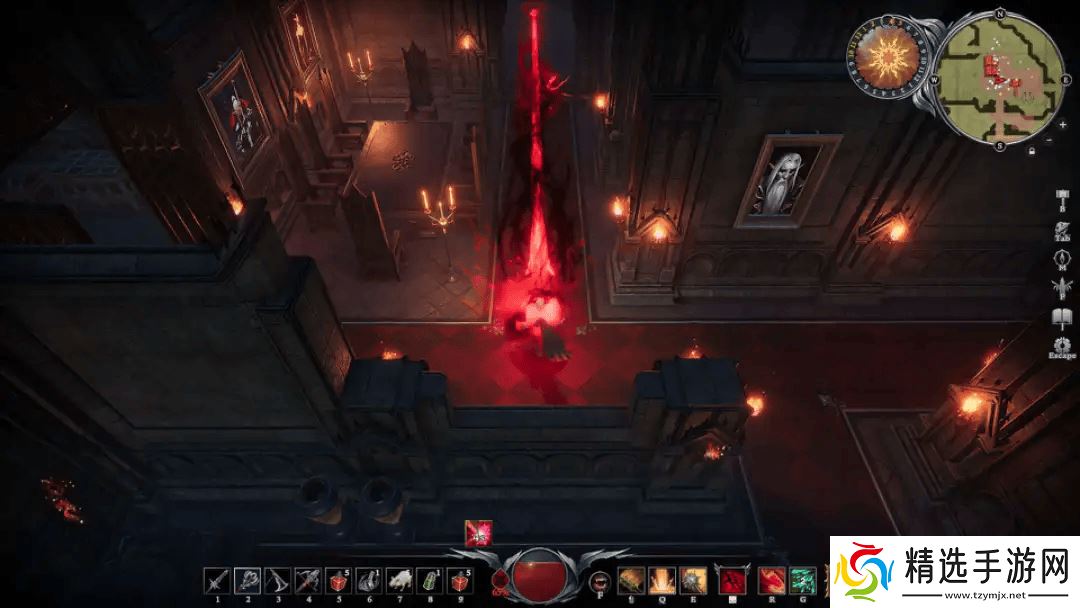The width and height of the screenshot is (1080, 608).
Task: Select the axe in the hotbar
Action: pyautogui.click(x=247, y=580)
